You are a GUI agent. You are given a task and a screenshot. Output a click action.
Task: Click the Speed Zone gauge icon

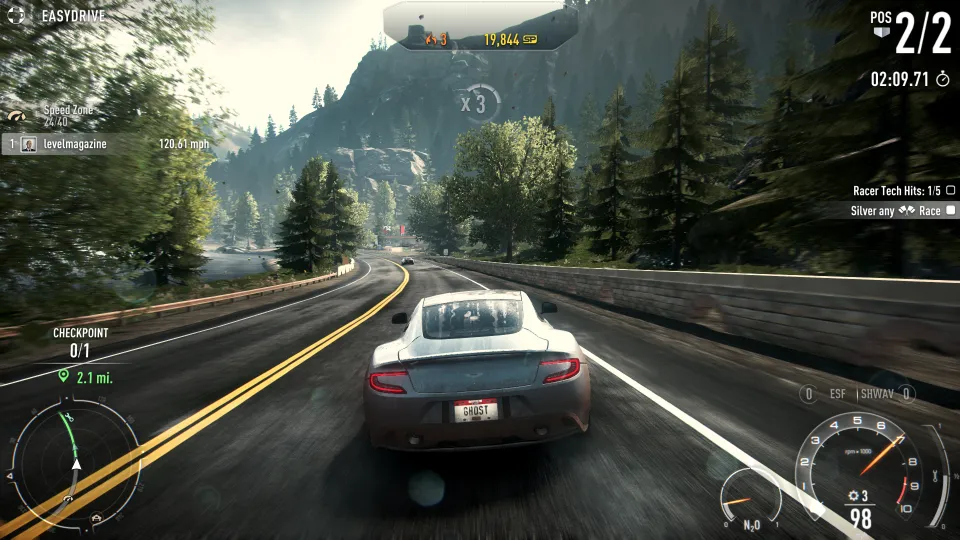(17, 116)
